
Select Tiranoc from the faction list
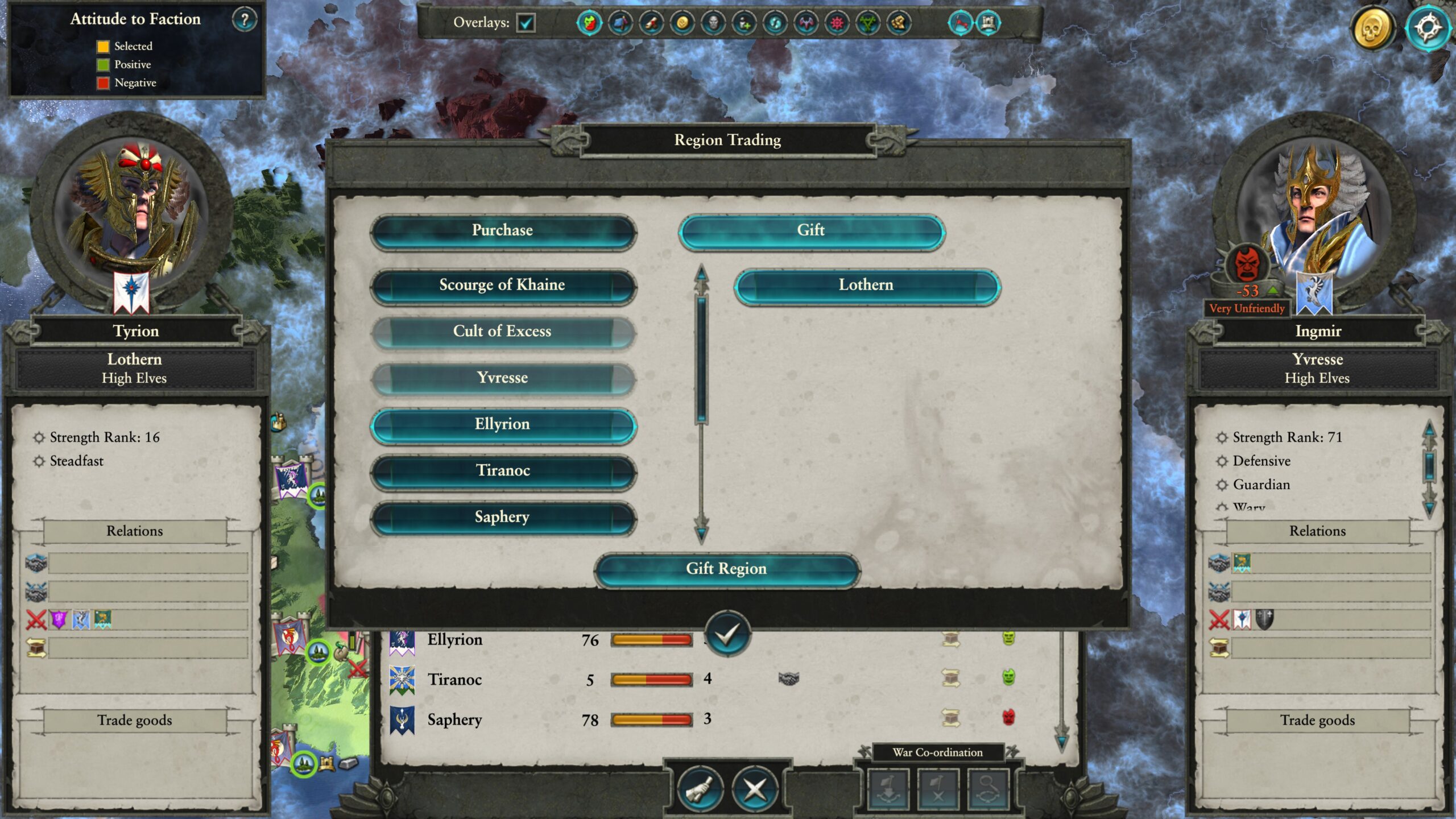(x=503, y=471)
